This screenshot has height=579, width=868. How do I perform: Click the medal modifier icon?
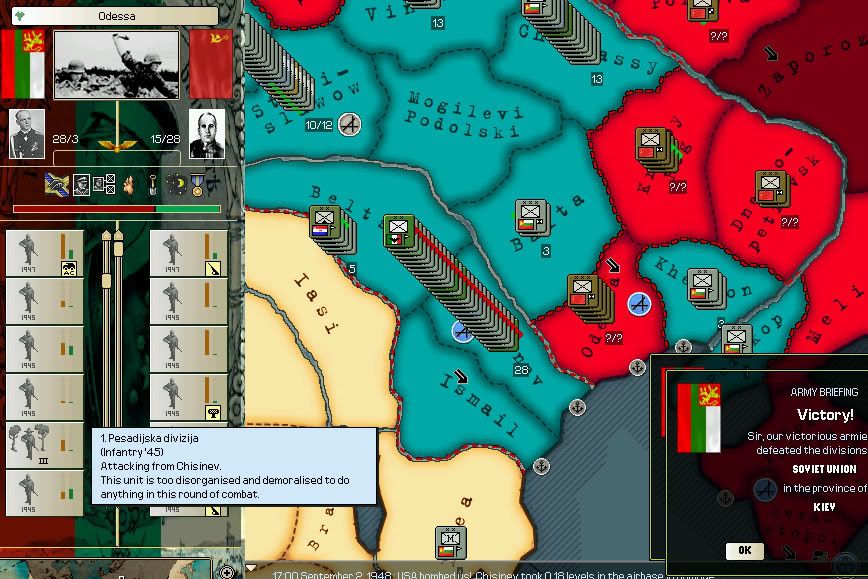(x=197, y=184)
